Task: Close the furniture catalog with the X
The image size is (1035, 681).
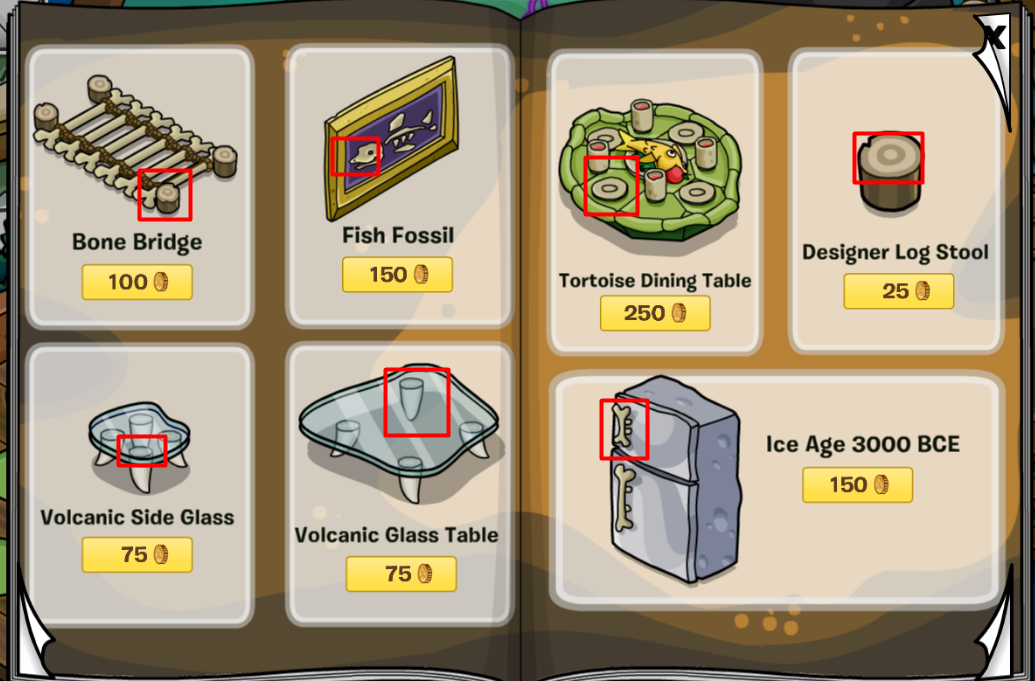Action: point(994,38)
